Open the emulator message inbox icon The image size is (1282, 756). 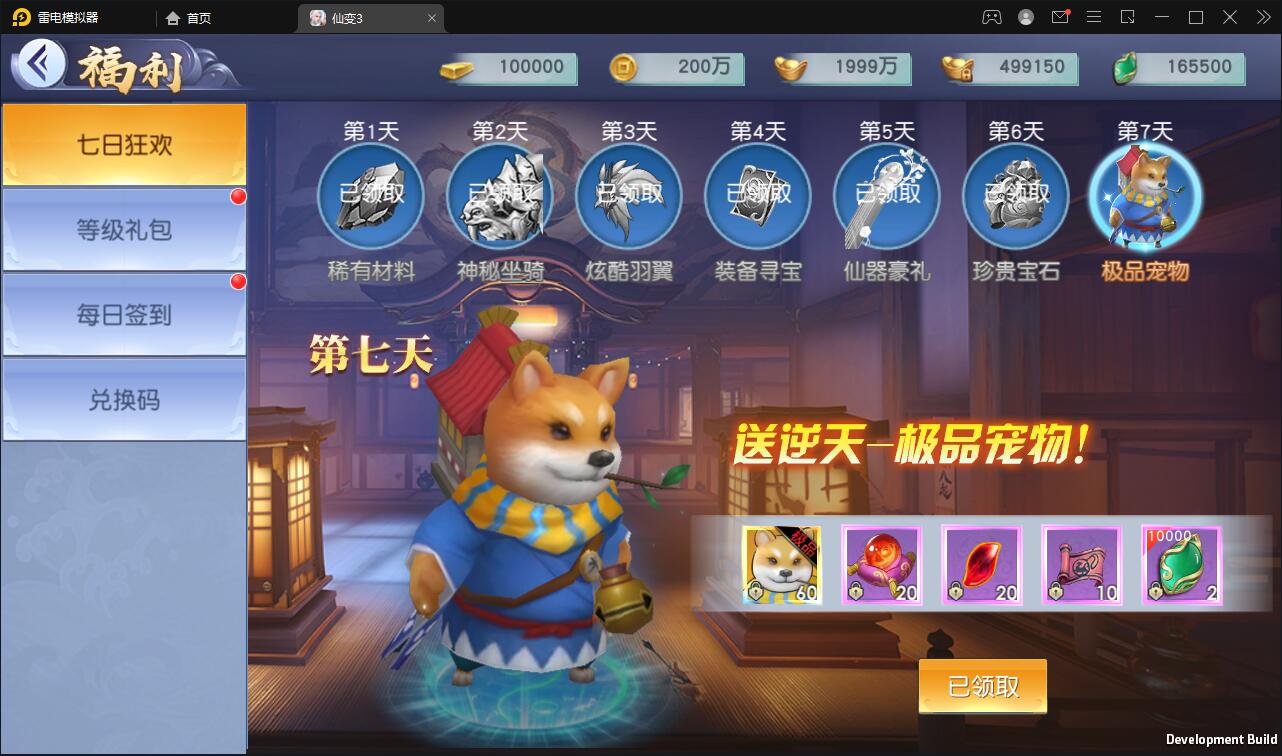point(1060,17)
